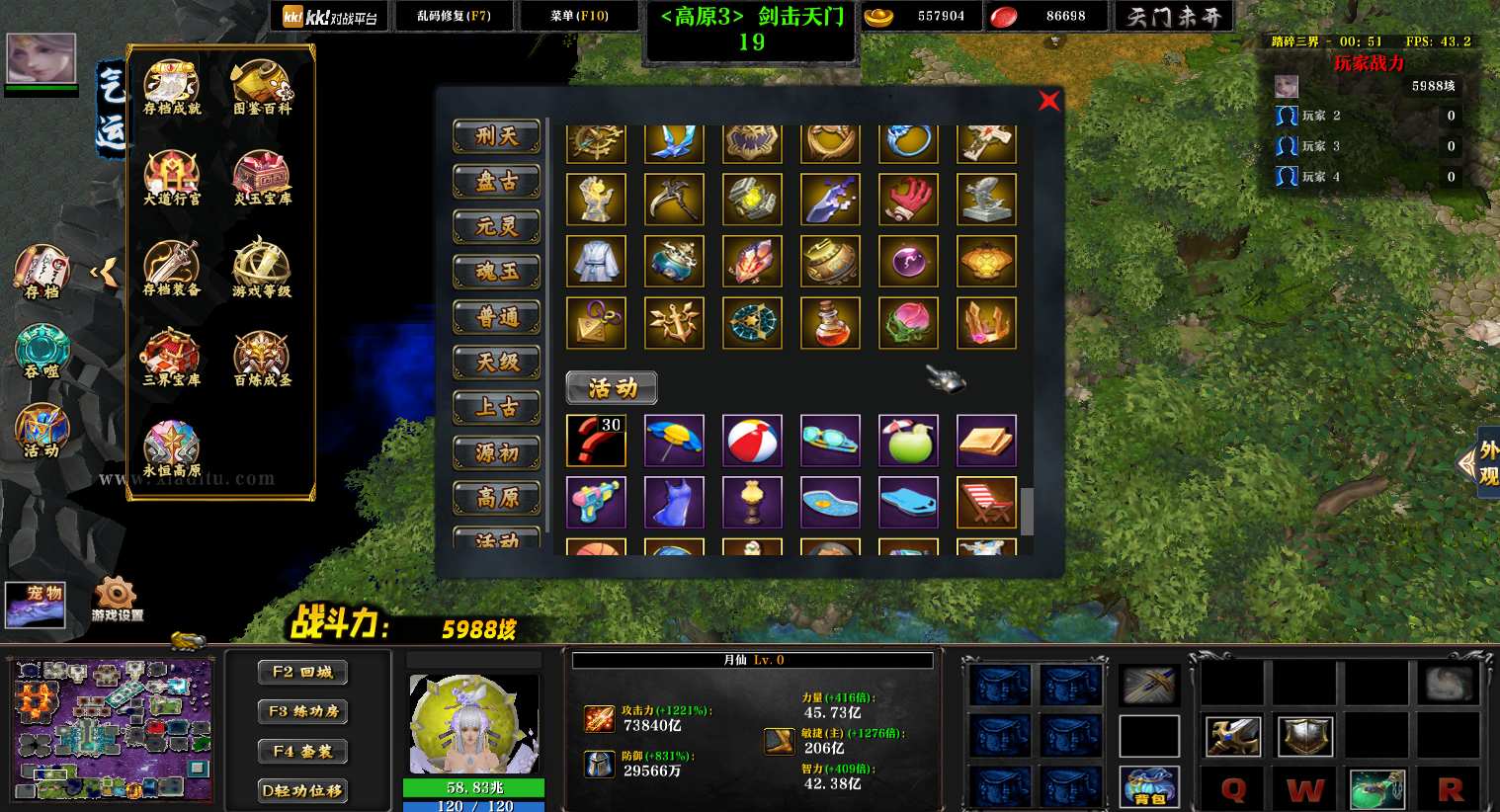Open 游戏等级 game level panel

262,269
